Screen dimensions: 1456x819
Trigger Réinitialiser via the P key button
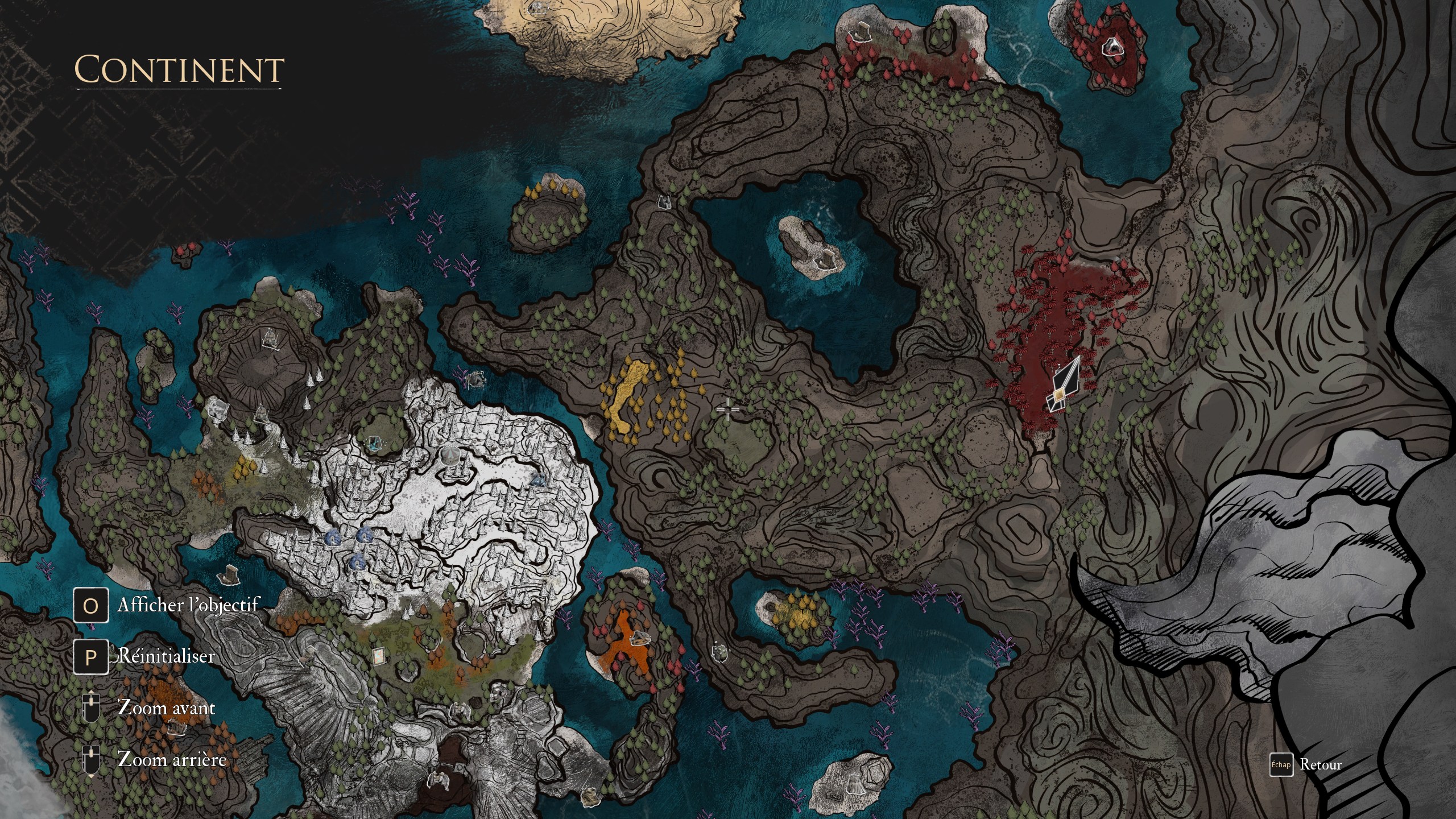[x=91, y=657]
